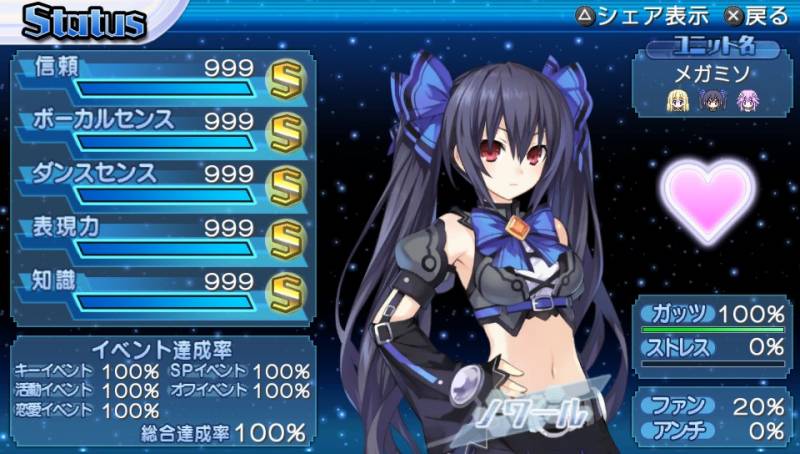
Task: Choose the dark twin-tailed unit member icon
Action: pyautogui.click(x=713, y=99)
